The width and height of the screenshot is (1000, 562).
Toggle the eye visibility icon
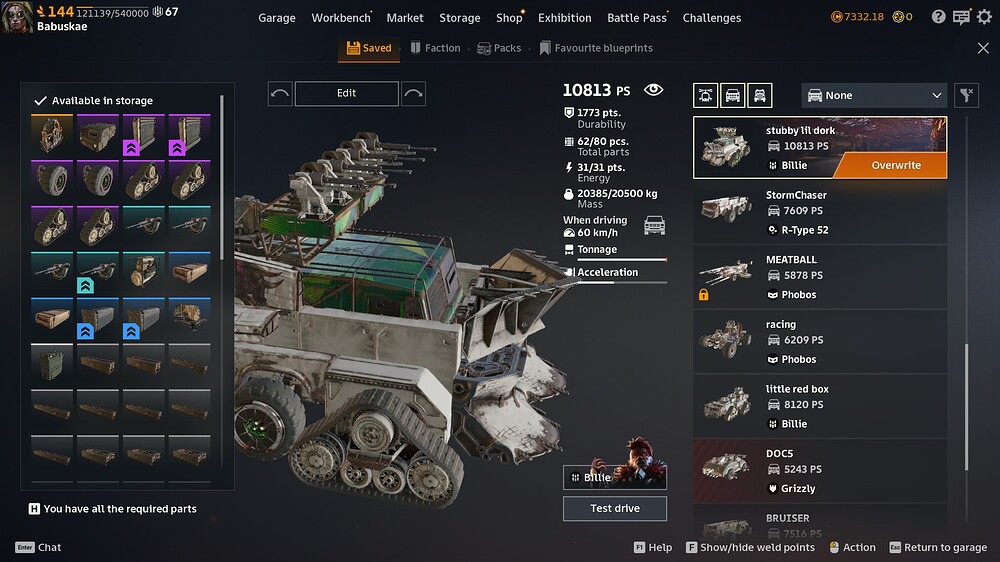click(x=653, y=90)
